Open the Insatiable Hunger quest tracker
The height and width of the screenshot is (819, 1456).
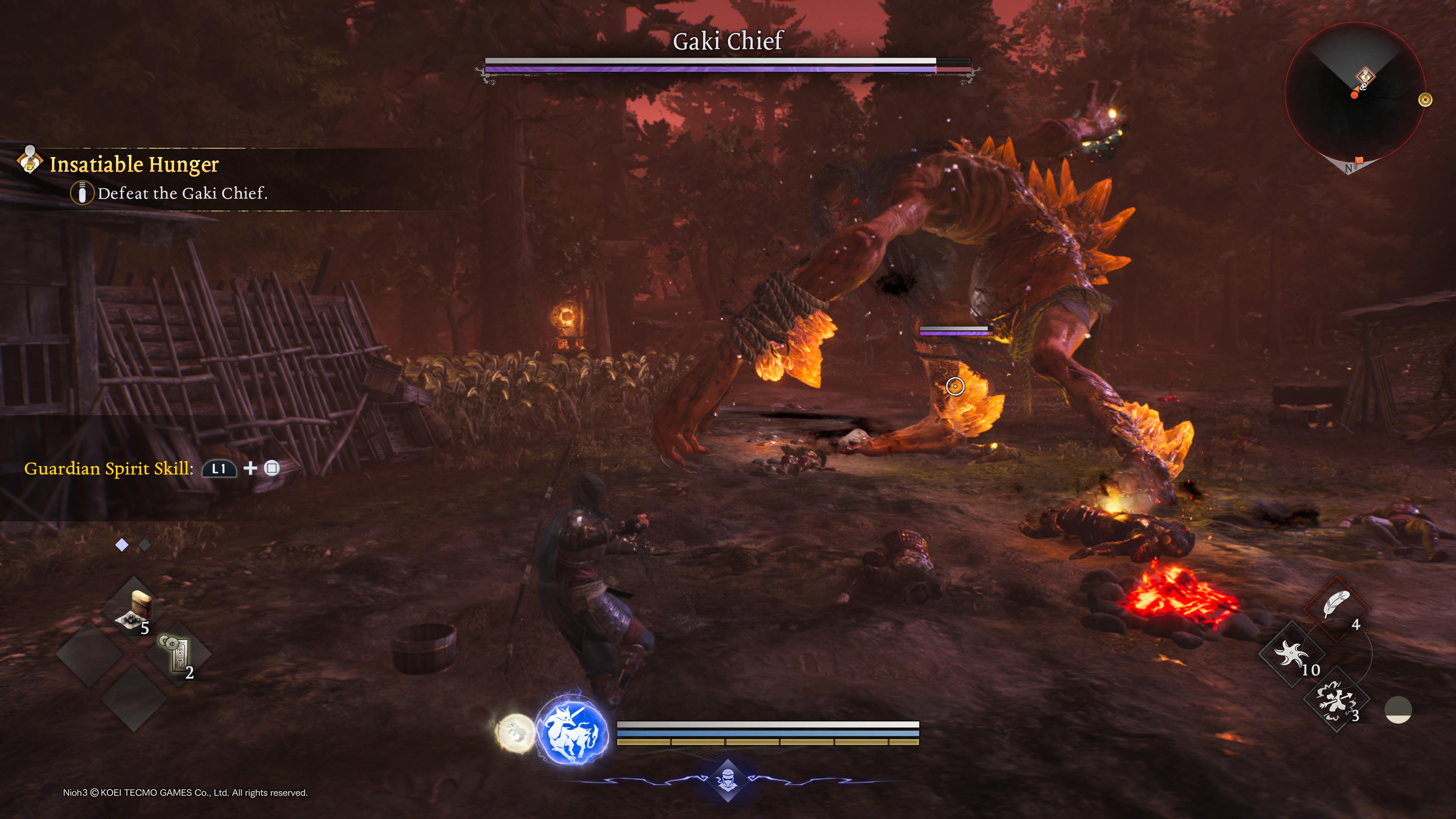click(x=134, y=165)
